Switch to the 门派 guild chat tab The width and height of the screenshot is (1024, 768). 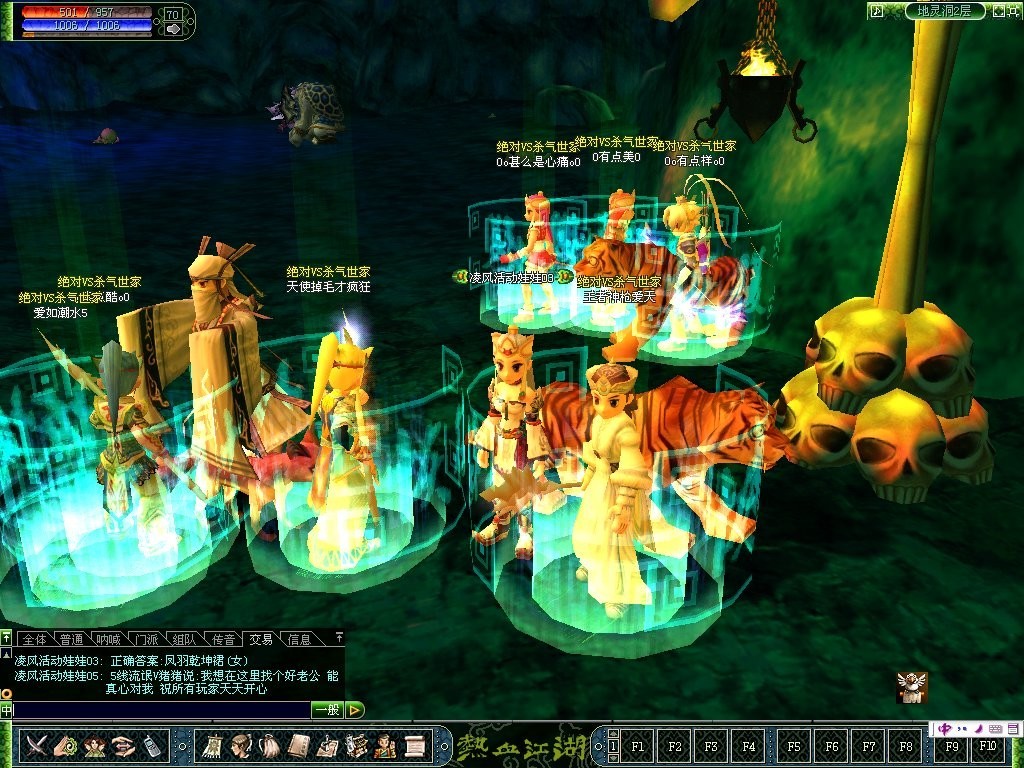click(147, 639)
